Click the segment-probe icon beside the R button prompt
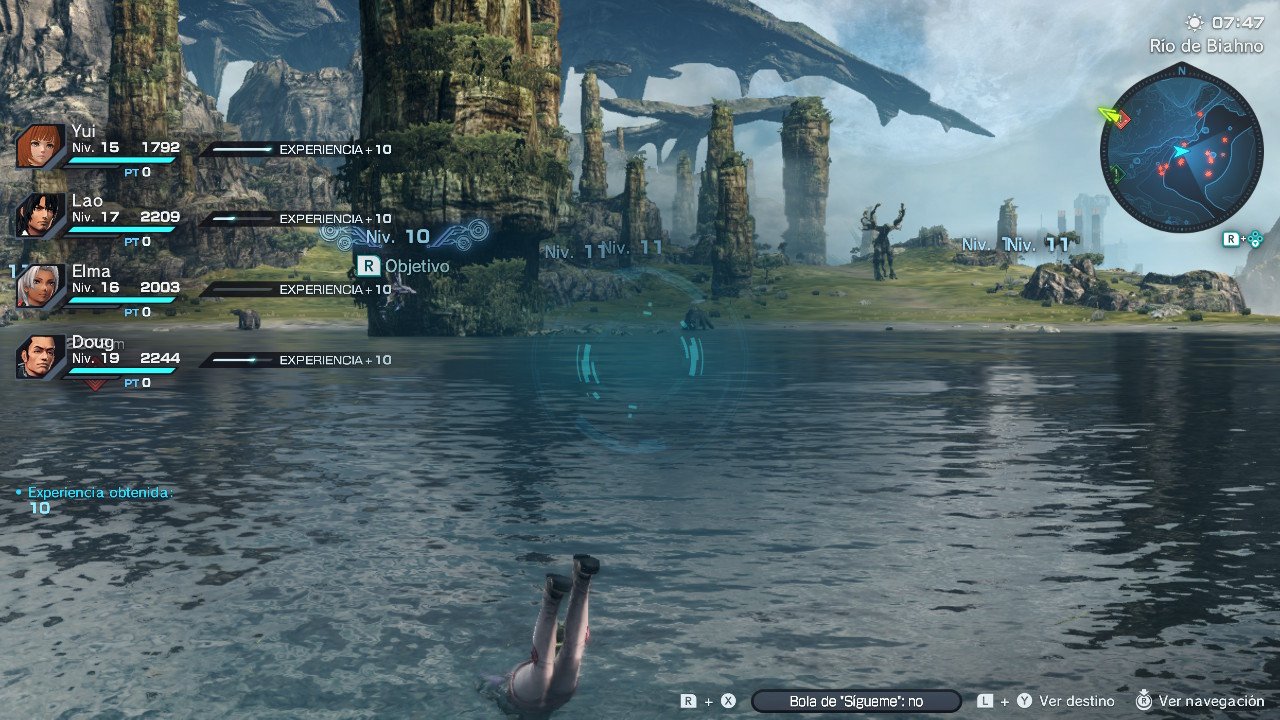The height and width of the screenshot is (720, 1280). coord(1254,238)
